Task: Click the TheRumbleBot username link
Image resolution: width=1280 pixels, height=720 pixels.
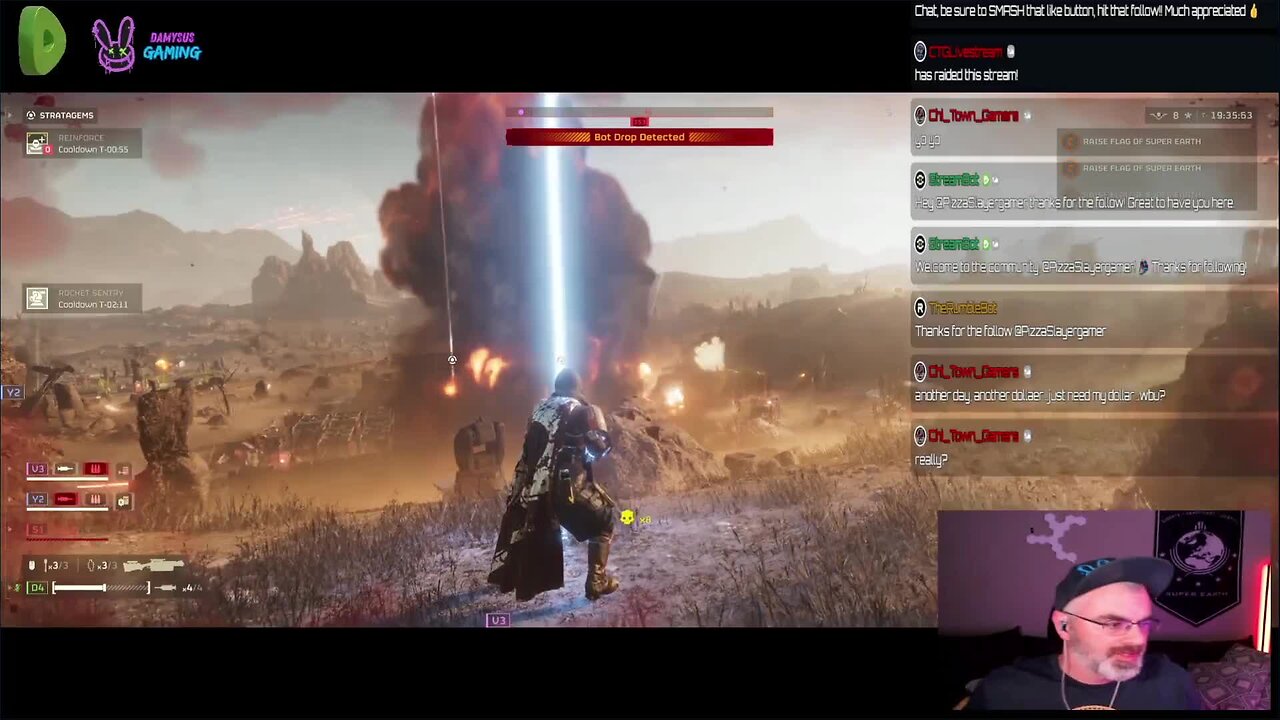Action: tap(960, 308)
